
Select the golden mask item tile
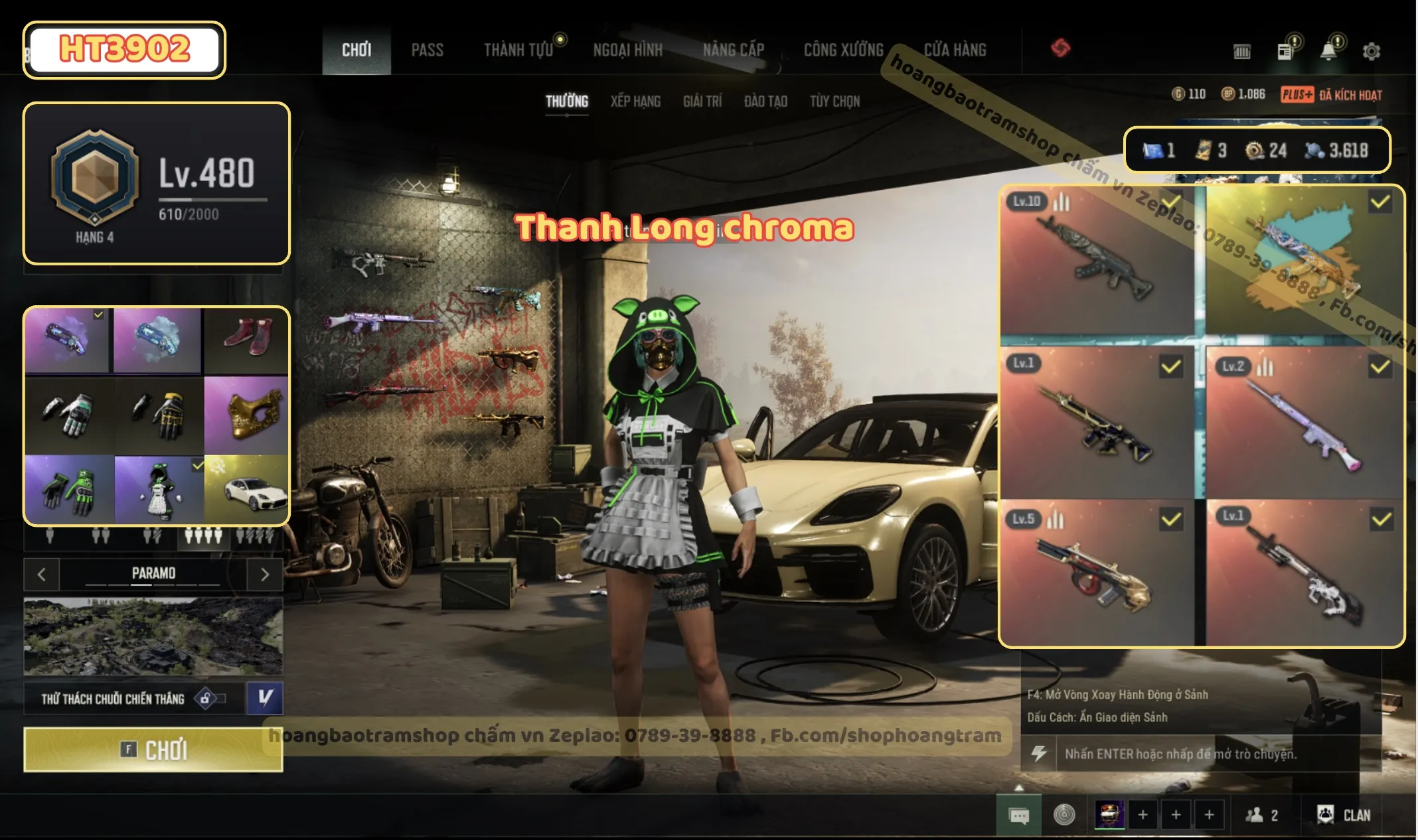[x=246, y=415]
